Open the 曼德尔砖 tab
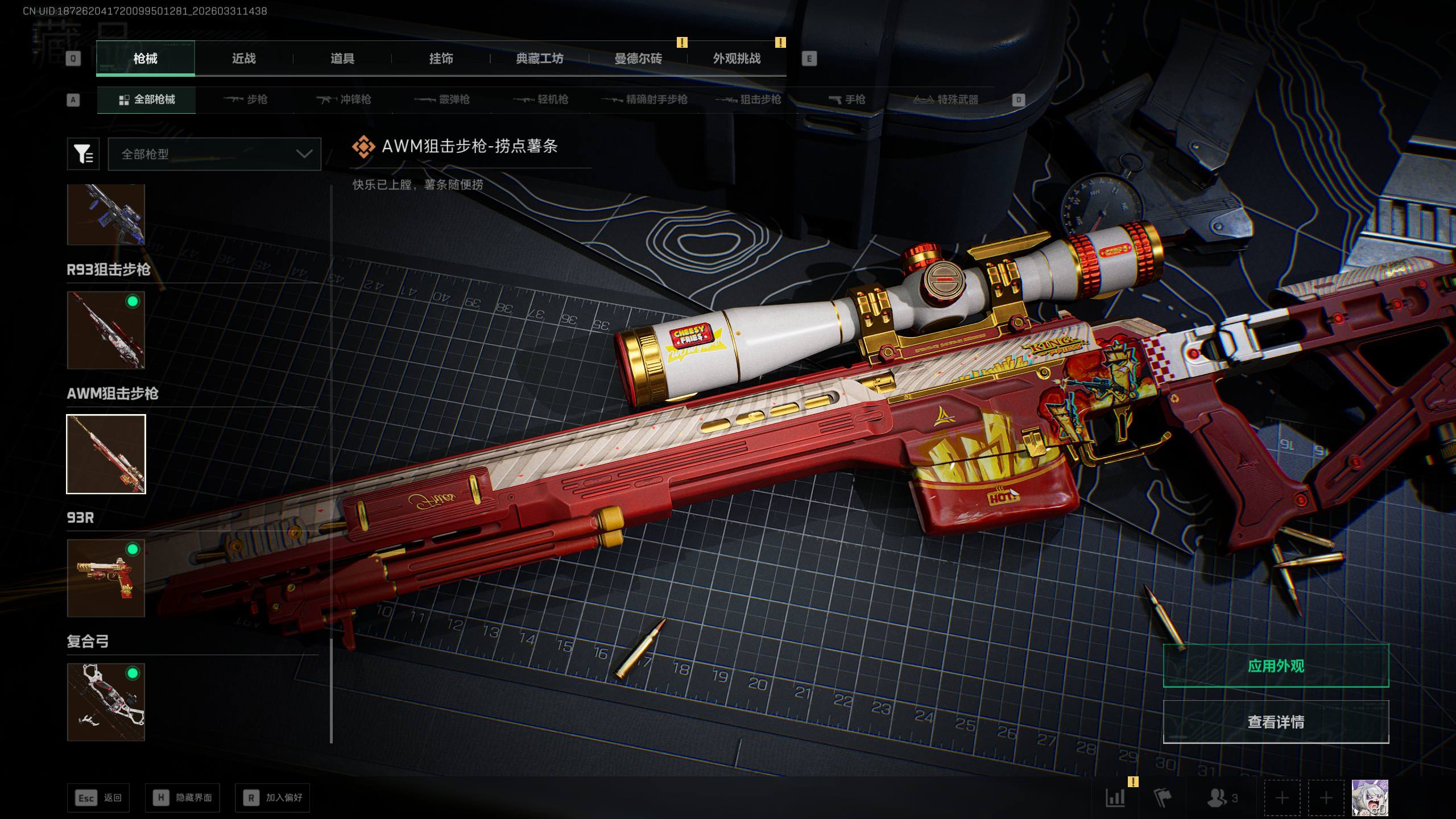Viewport: 1456px width, 819px height. pyautogui.click(x=638, y=59)
